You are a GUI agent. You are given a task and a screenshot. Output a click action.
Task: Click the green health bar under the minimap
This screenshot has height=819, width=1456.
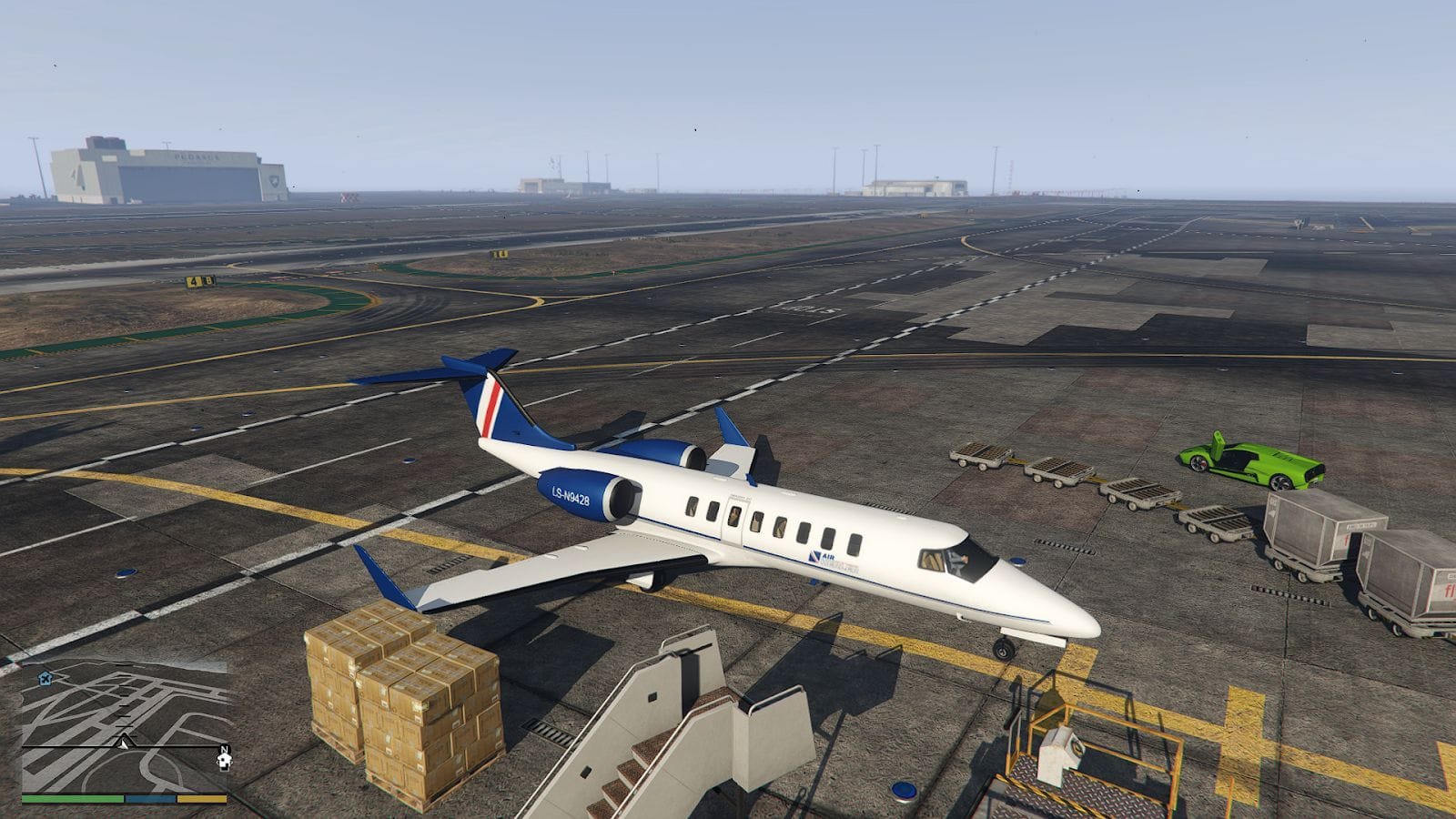coord(73,798)
